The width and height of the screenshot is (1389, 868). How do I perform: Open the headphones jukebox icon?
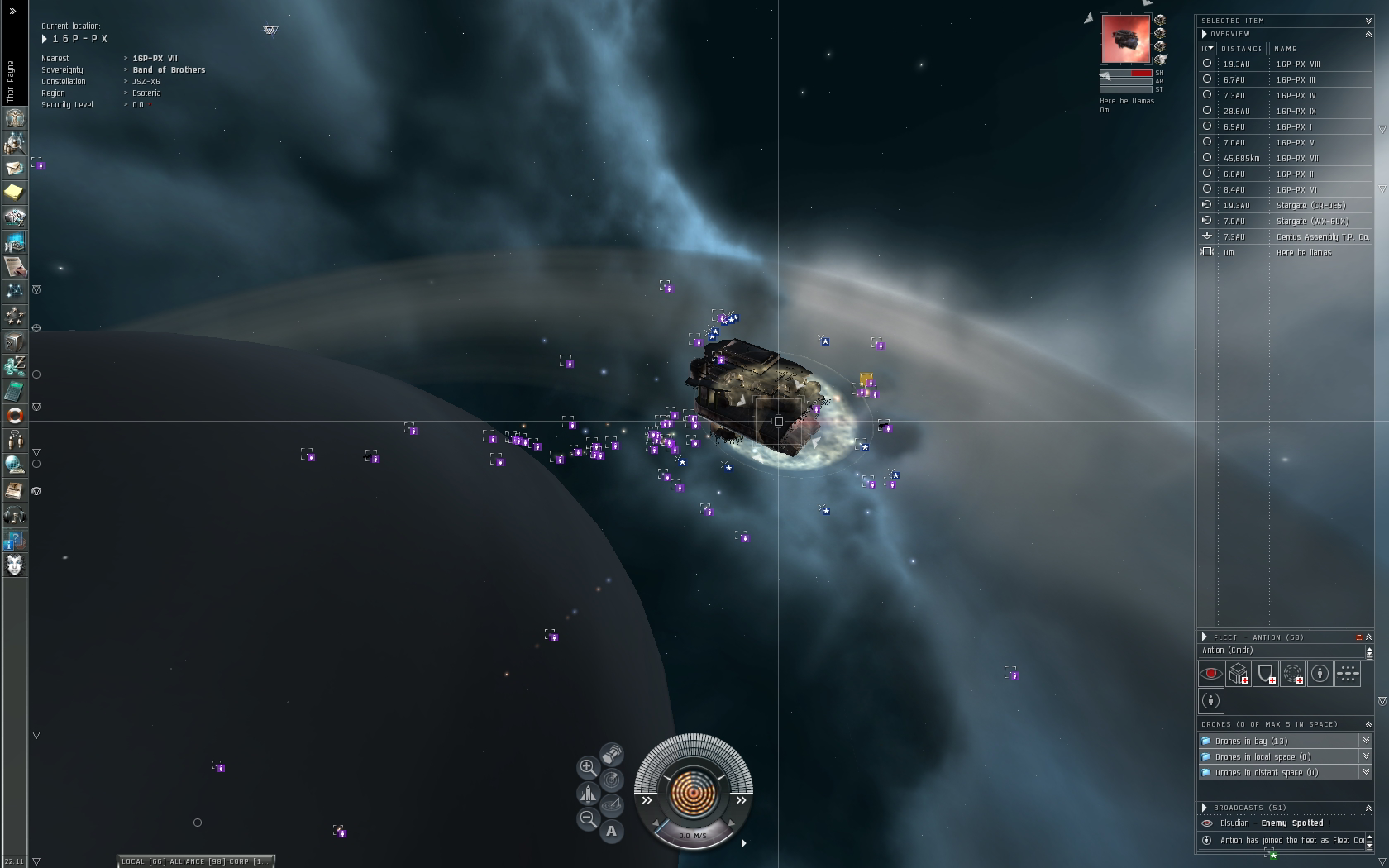[x=15, y=516]
